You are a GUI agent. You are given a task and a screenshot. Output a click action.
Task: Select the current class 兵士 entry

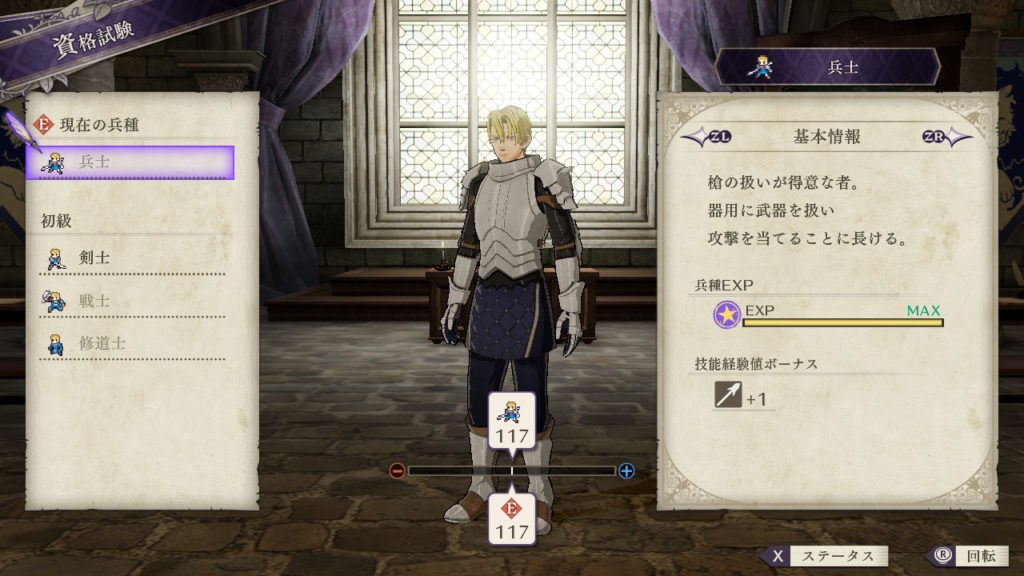[131, 162]
